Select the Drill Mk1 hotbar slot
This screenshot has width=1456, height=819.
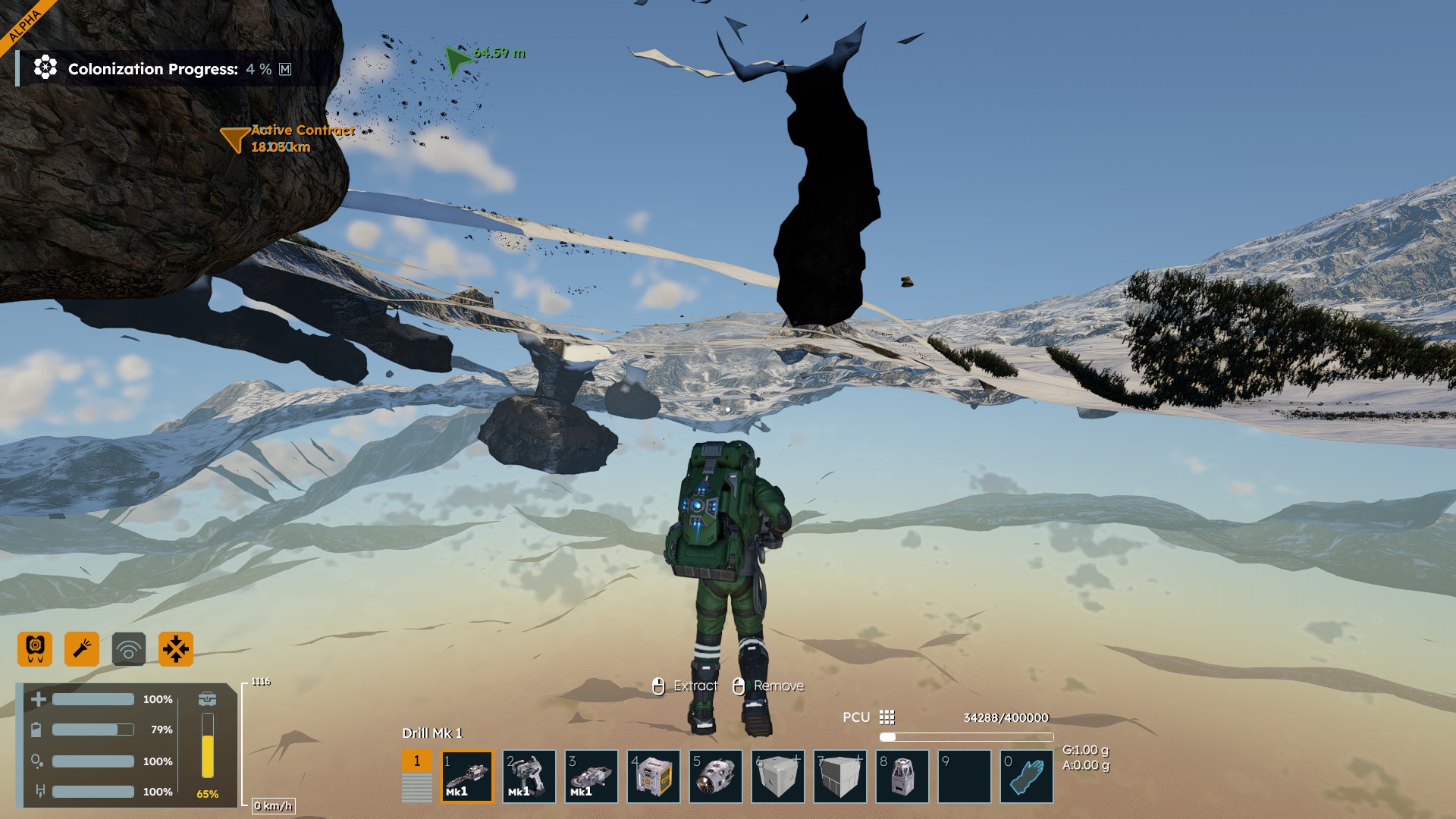pyautogui.click(x=467, y=777)
